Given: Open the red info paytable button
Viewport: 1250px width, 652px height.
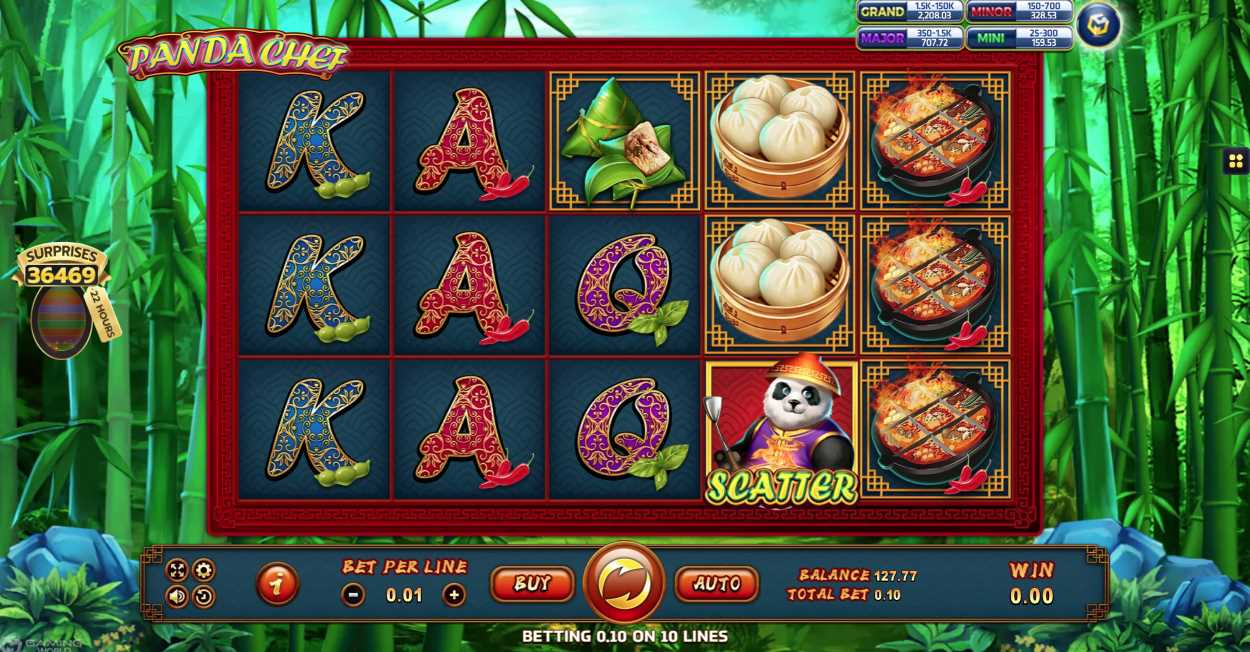Looking at the screenshot, I should 277,585.
